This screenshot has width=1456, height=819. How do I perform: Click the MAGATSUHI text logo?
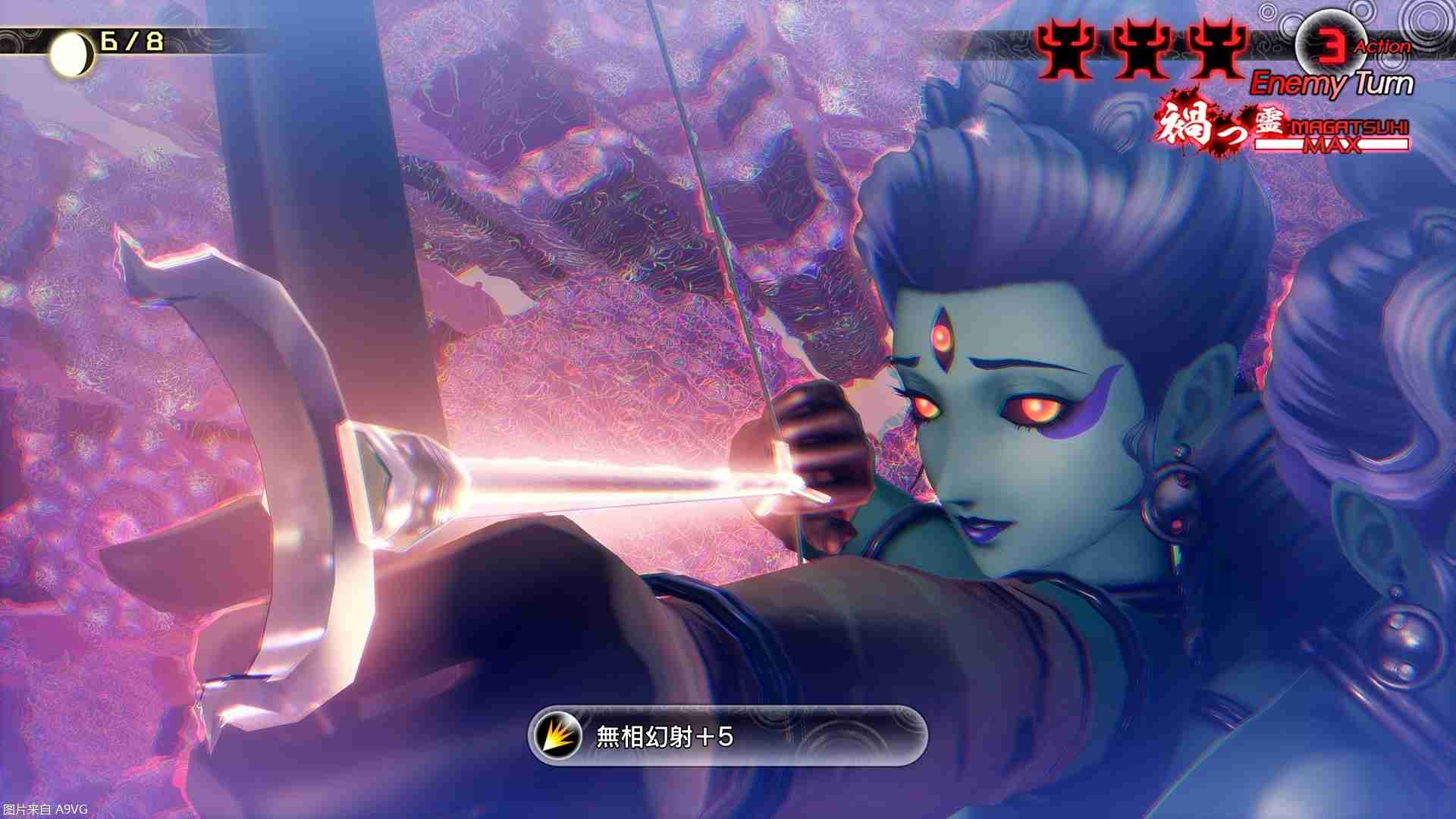click(x=1350, y=127)
